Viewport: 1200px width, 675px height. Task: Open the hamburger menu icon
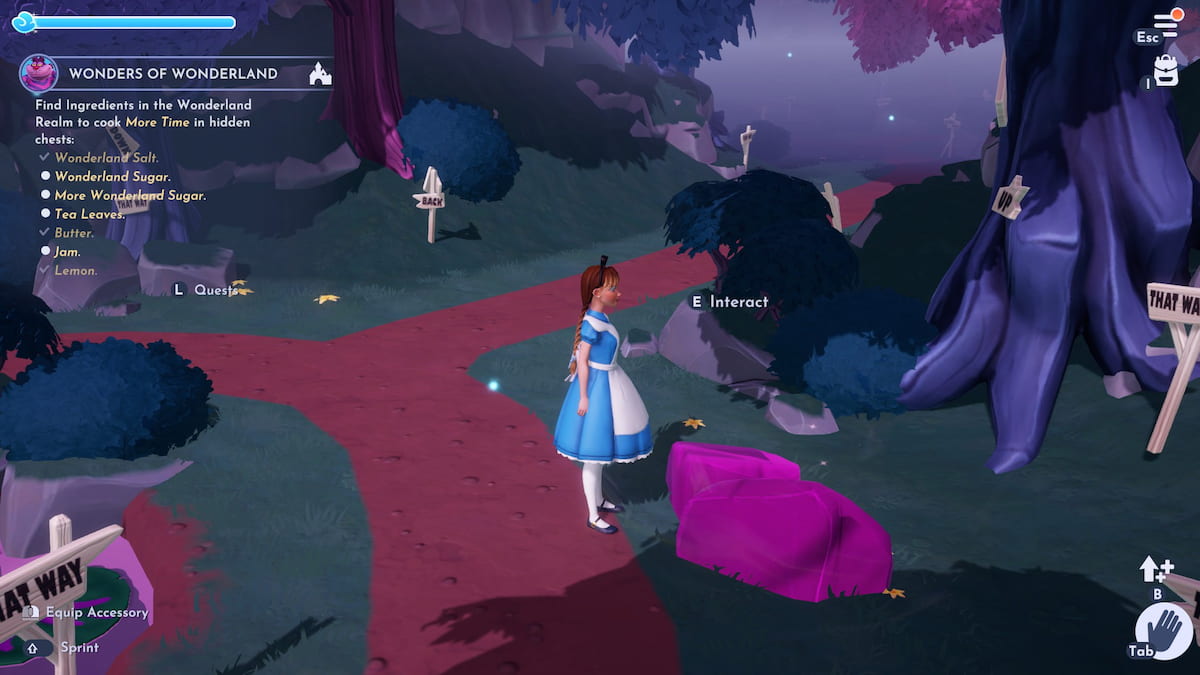coord(1167,24)
